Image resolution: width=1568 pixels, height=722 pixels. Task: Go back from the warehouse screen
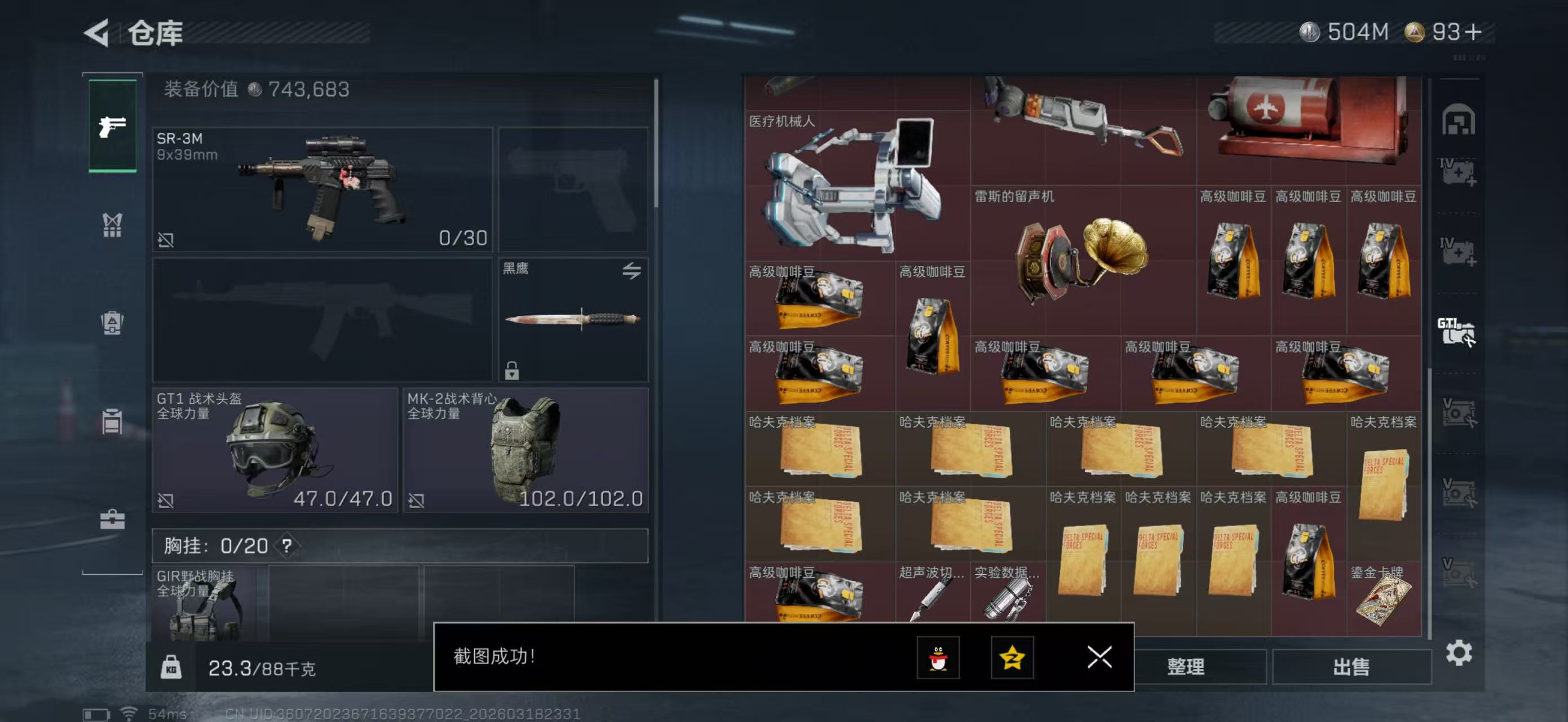click(98, 32)
